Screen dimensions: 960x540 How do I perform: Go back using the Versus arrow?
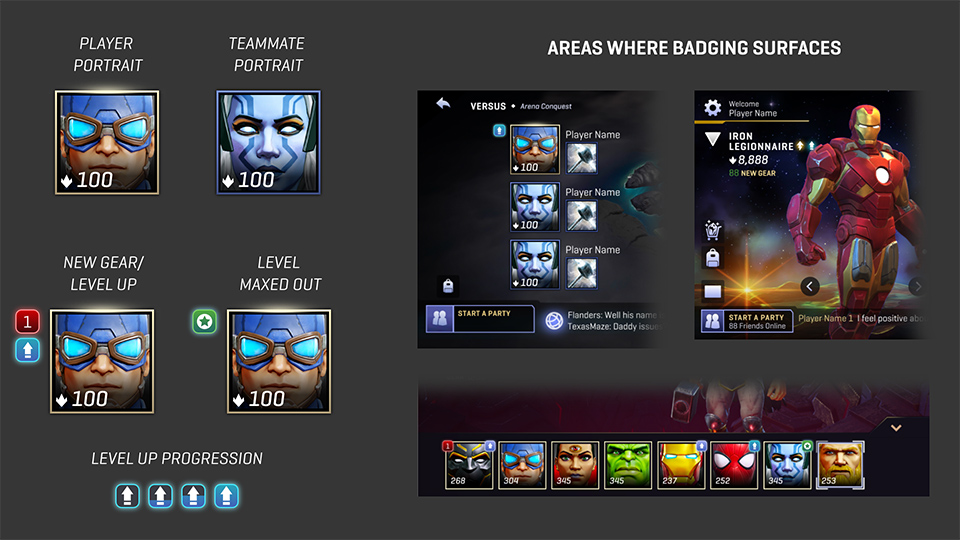pos(444,104)
